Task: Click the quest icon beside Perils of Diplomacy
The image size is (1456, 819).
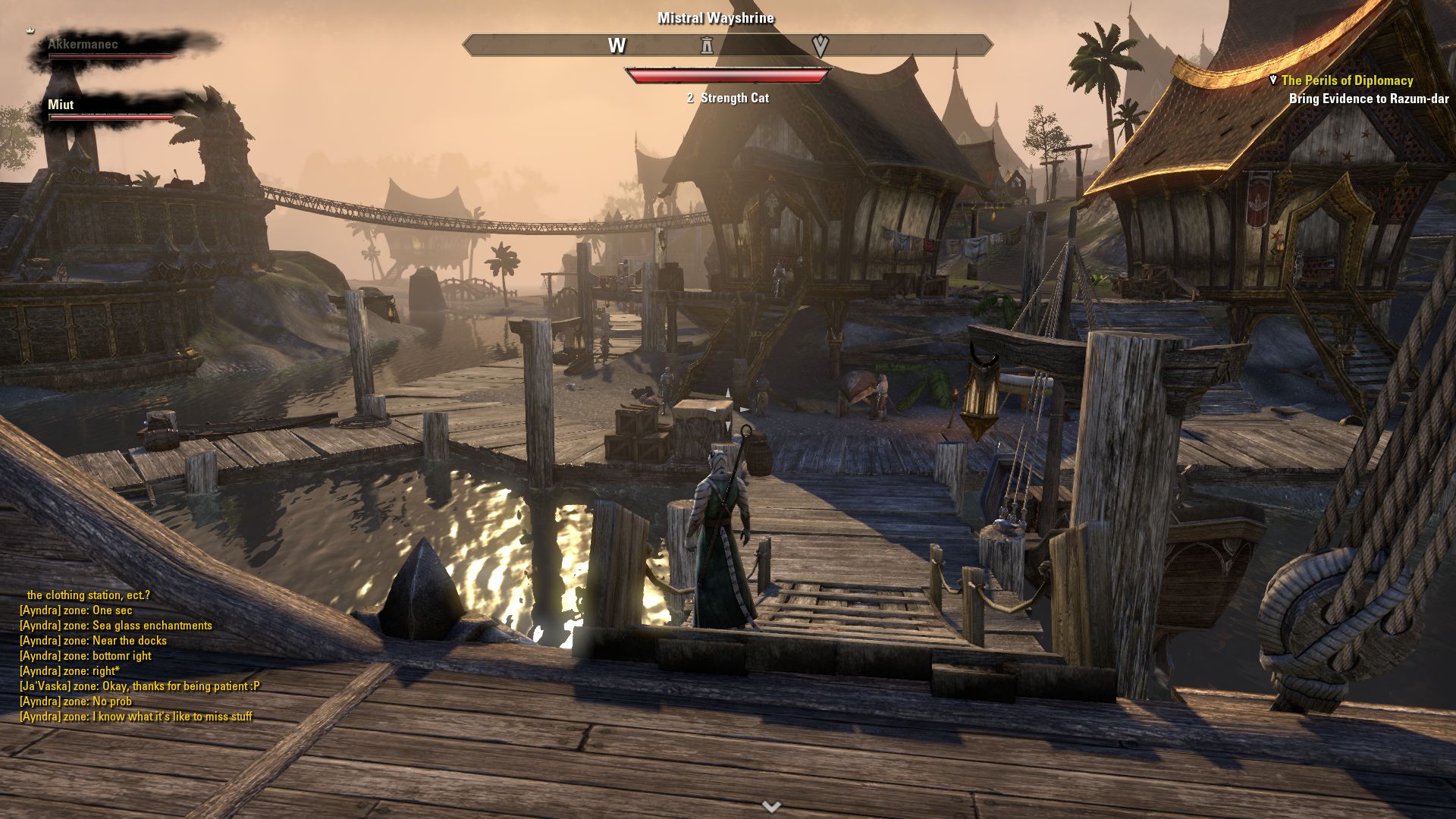Action: point(1272,80)
